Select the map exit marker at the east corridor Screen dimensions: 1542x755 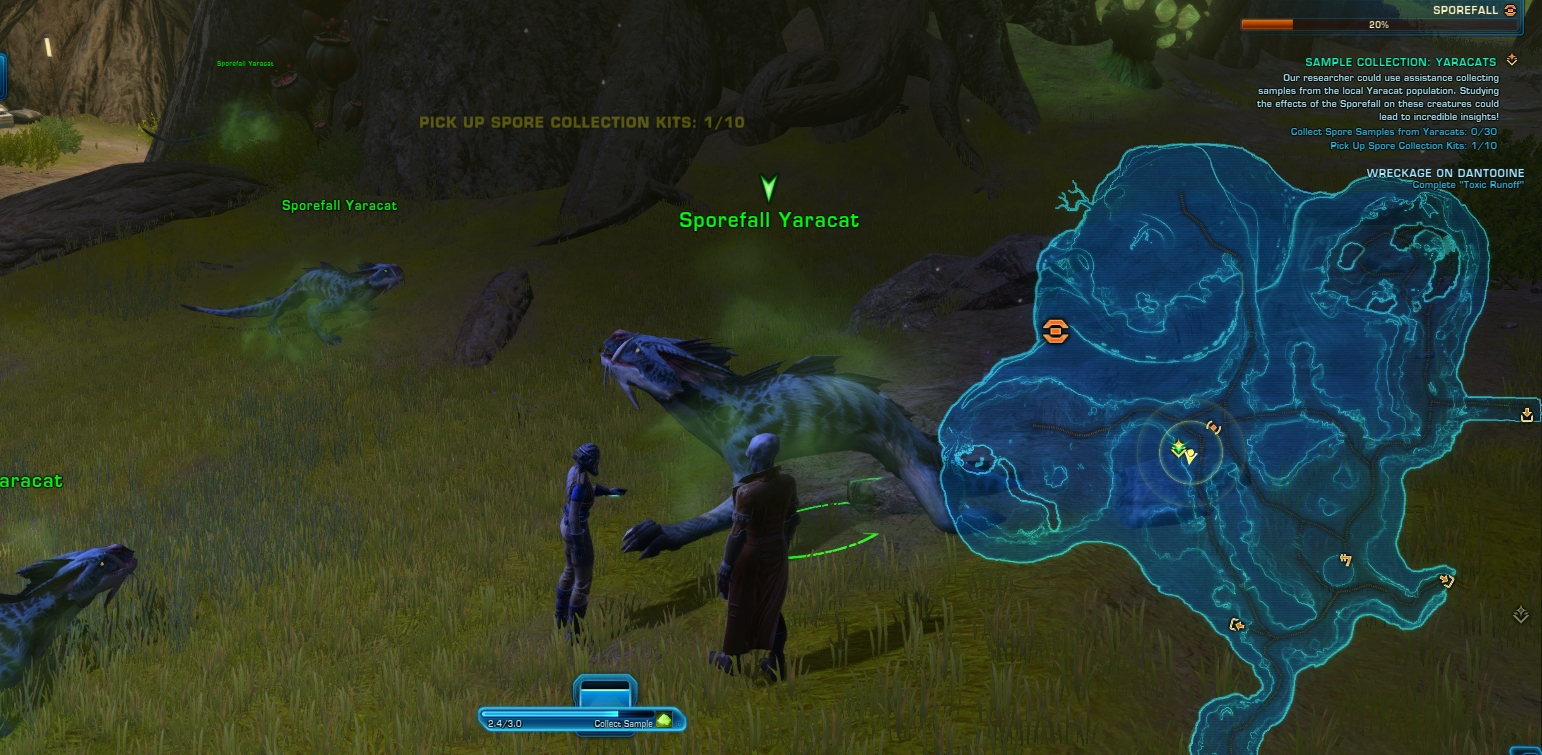pyautogui.click(x=1527, y=415)
